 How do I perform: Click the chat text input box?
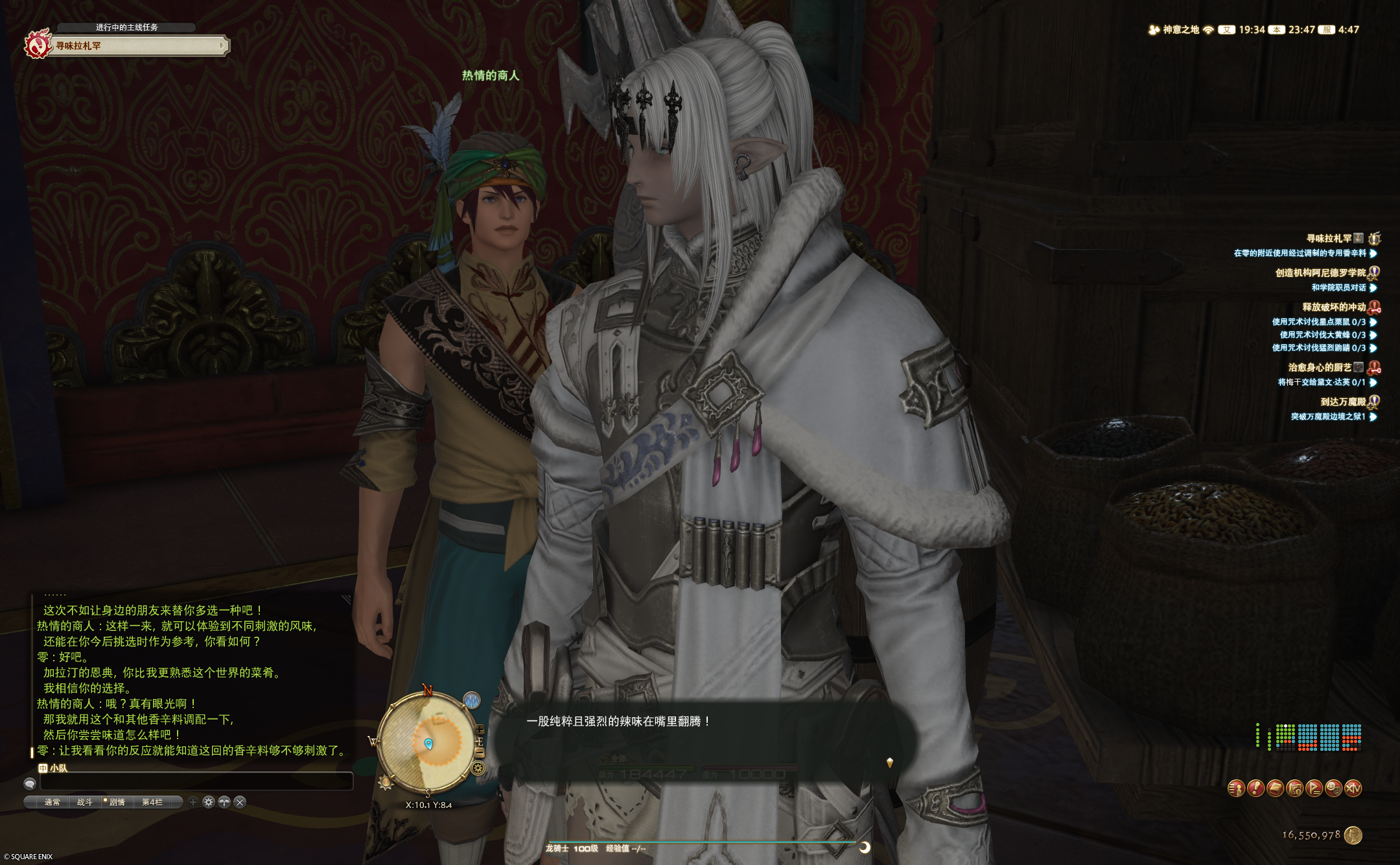pyautogui.click(x=196, y=783)
